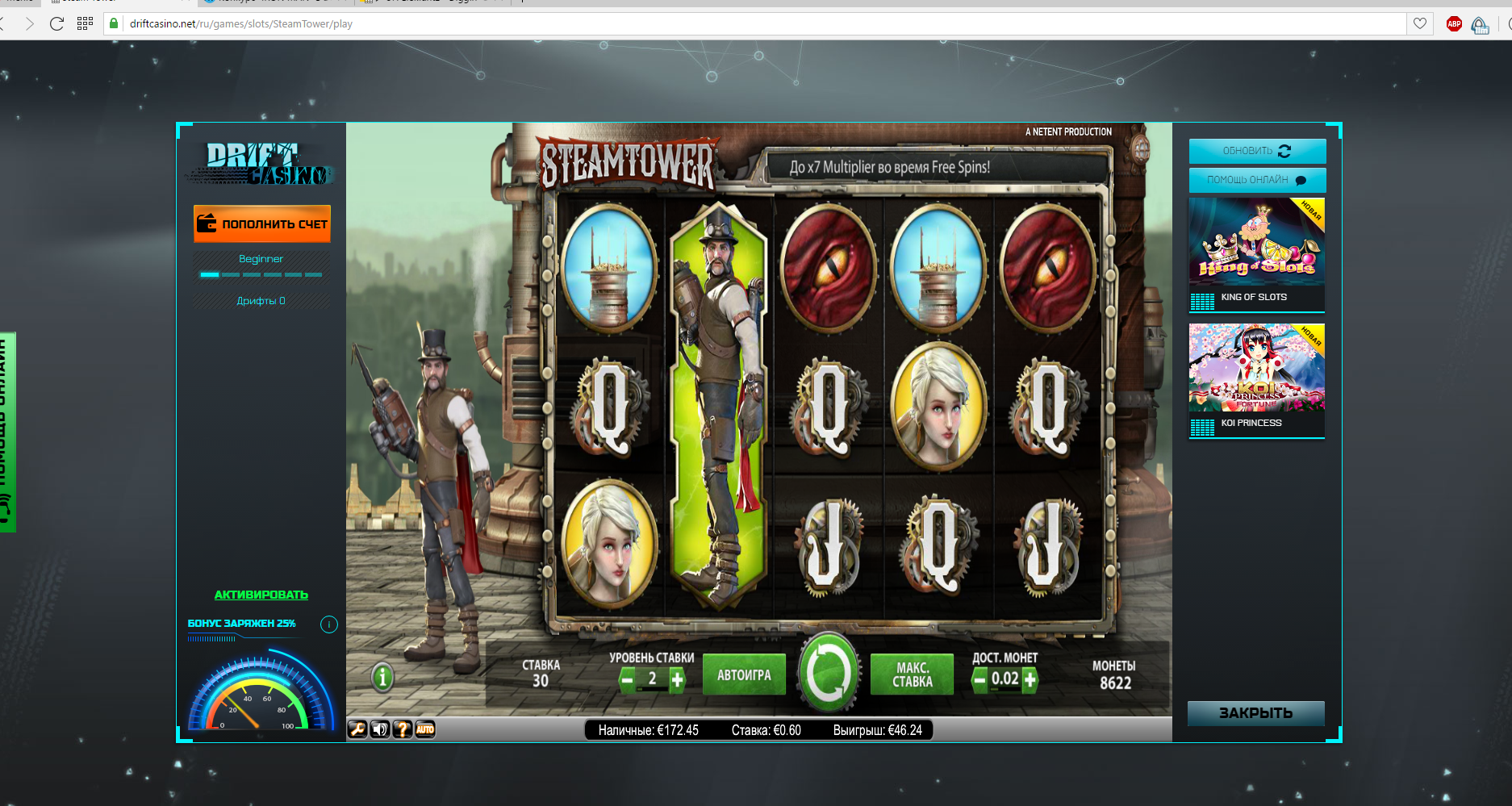Open ПОМОЩЬ ОНЛАЙН chat support
The width and height of the screenshot is (1512, 806).
click(x=1256, y=180)
